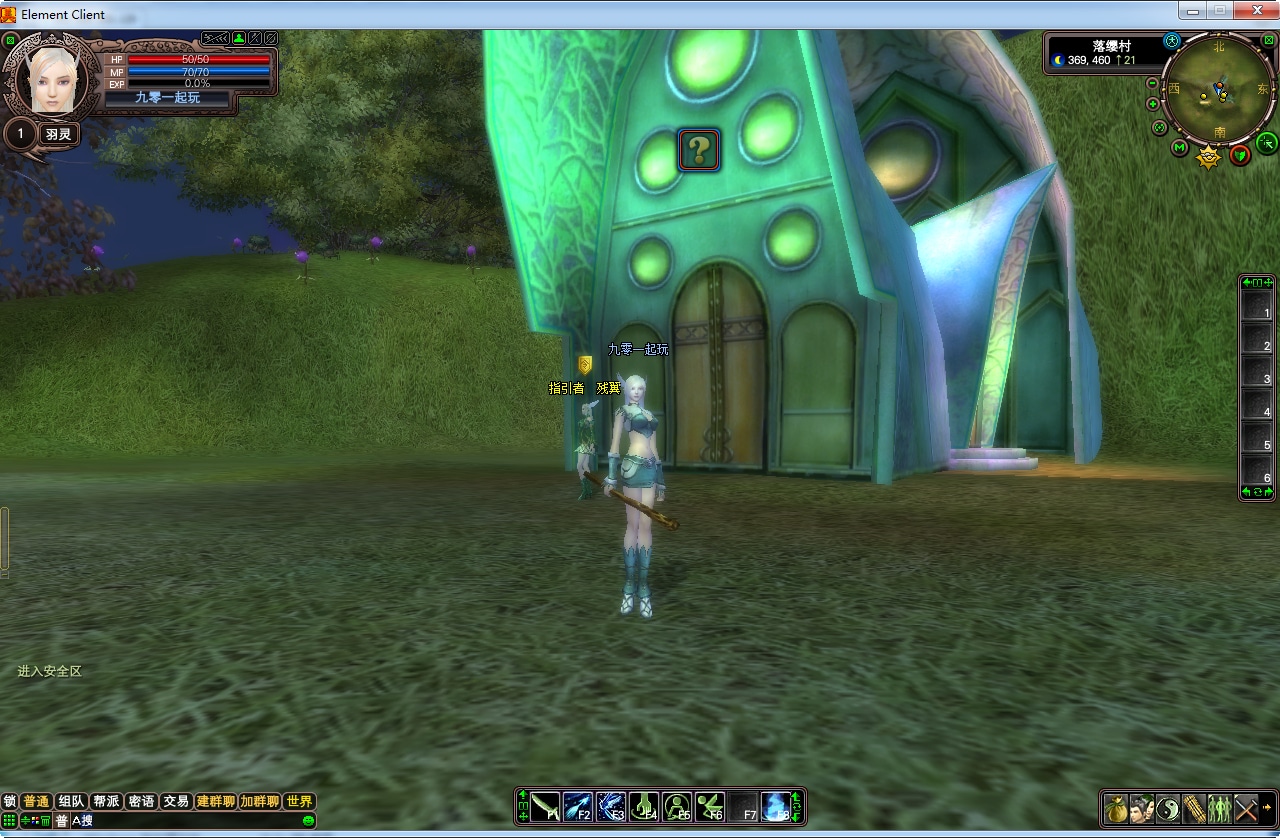Image resolution: width=1280 pixels, height=838 pixels.
Task: Choose the 交易 trade chat tab
Action: pos(176,801)
